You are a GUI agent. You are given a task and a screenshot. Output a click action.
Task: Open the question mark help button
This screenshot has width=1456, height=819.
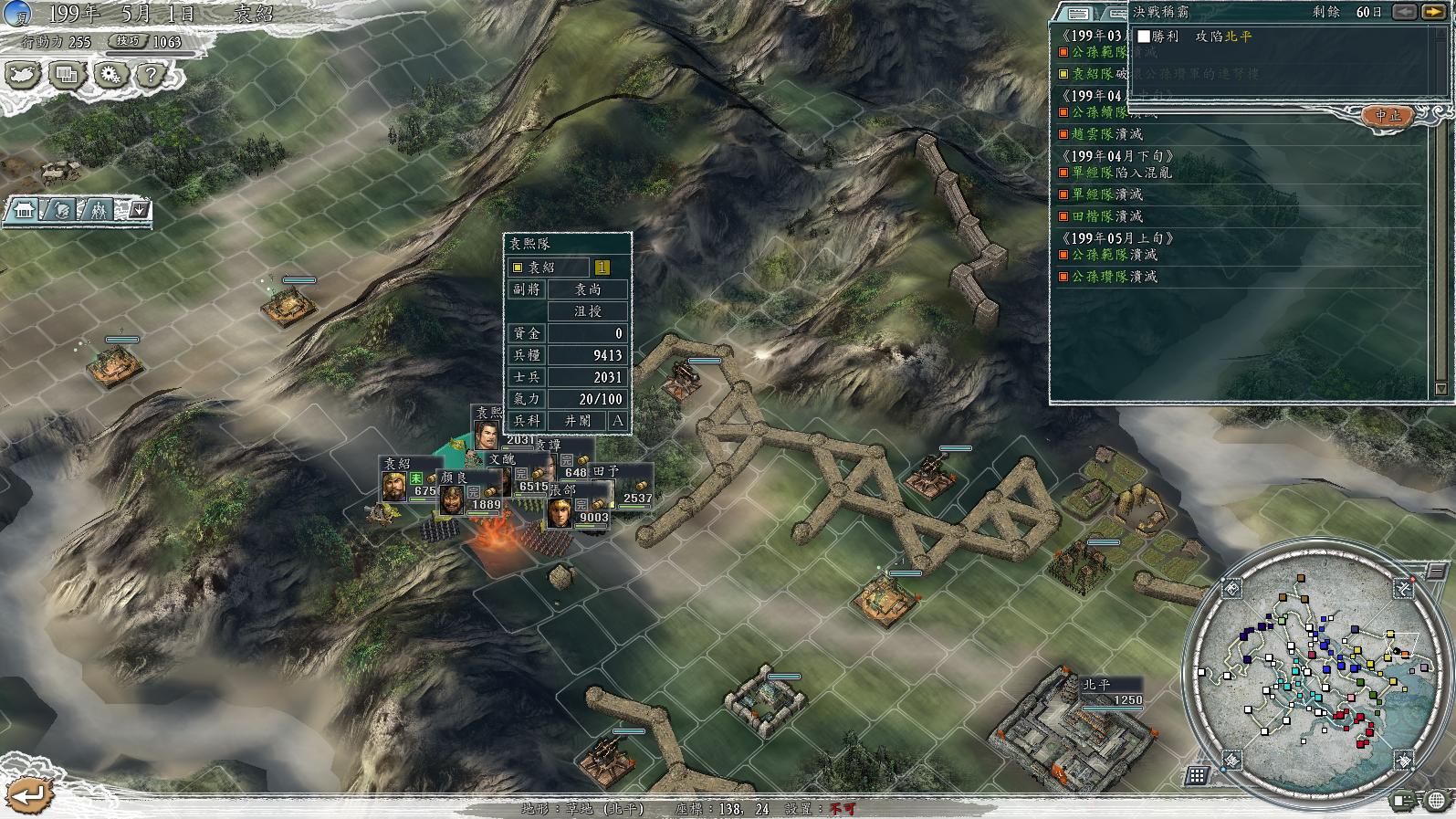click(x=152, y=74)
